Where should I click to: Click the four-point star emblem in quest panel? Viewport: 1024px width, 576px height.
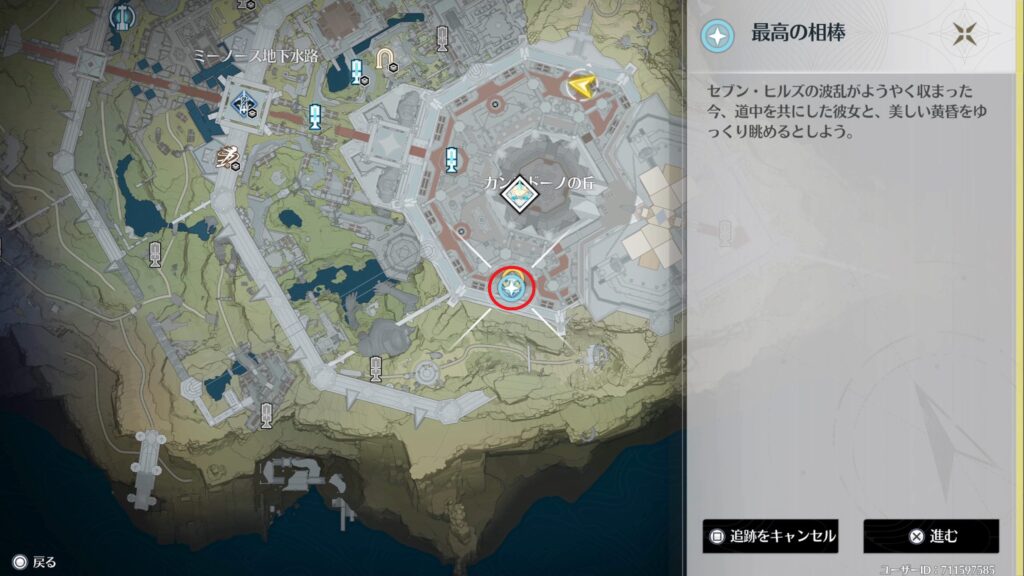point(964,35)
